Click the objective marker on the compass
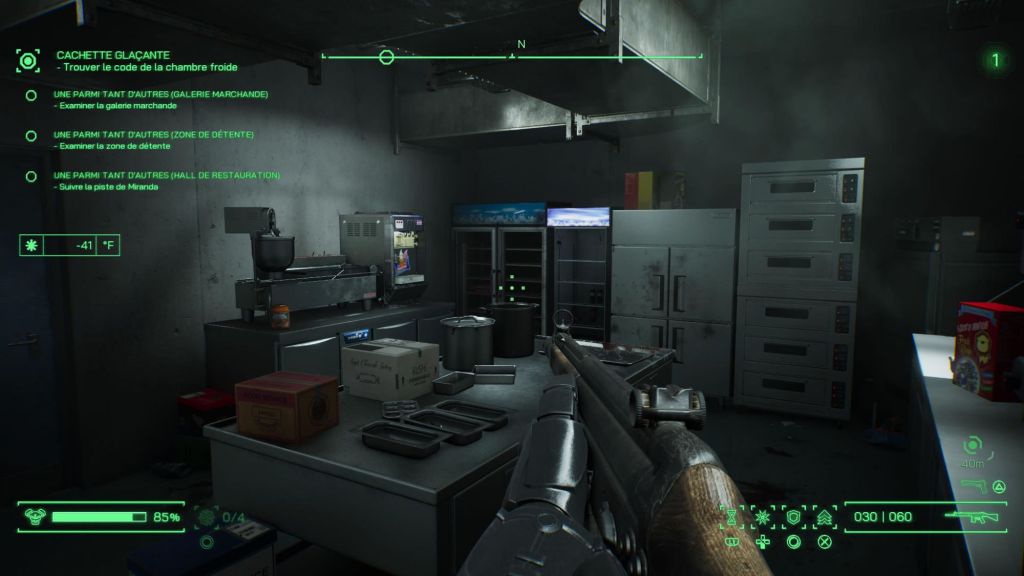The height and width of the screenshot is (576, 1024). (386, 57)
